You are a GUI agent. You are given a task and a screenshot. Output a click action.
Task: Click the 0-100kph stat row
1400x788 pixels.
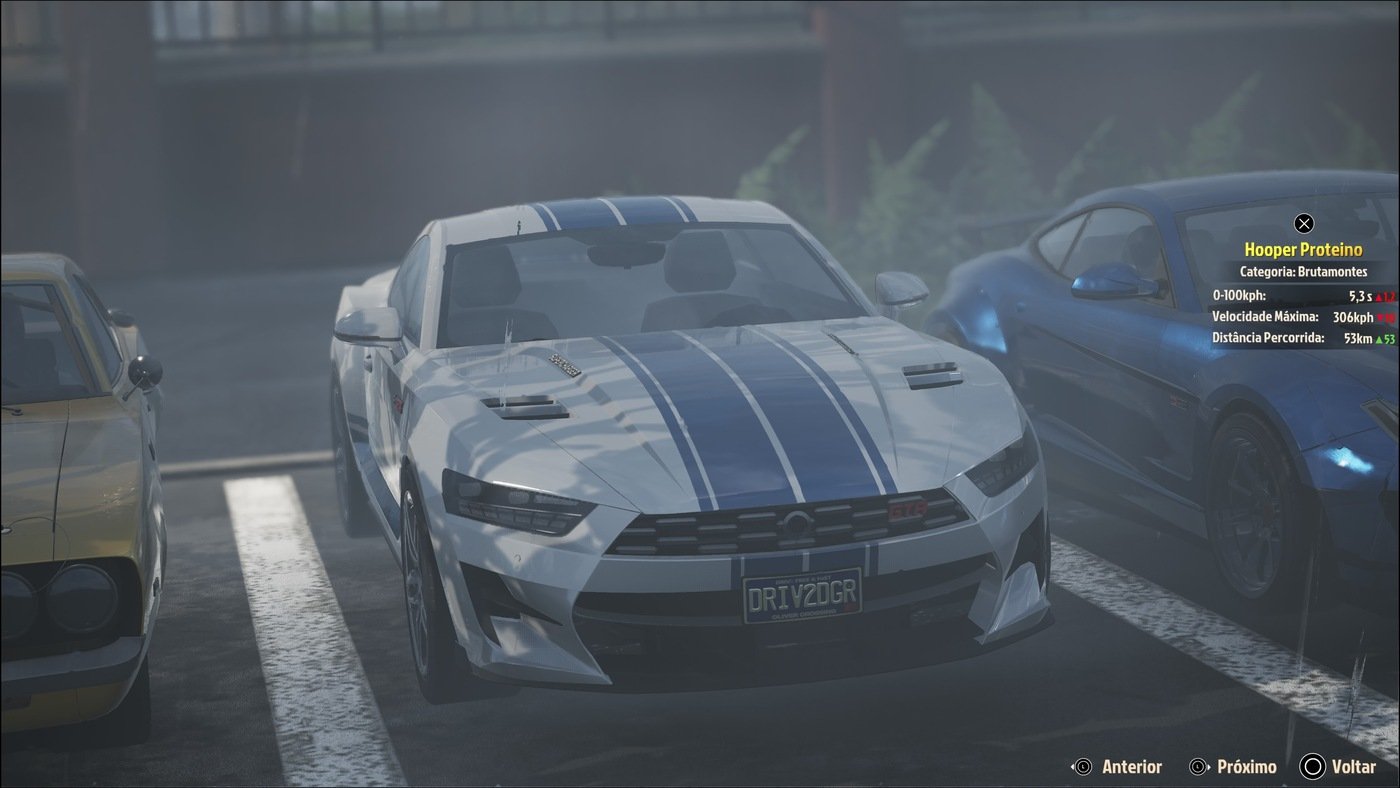tap(1300, 294)
